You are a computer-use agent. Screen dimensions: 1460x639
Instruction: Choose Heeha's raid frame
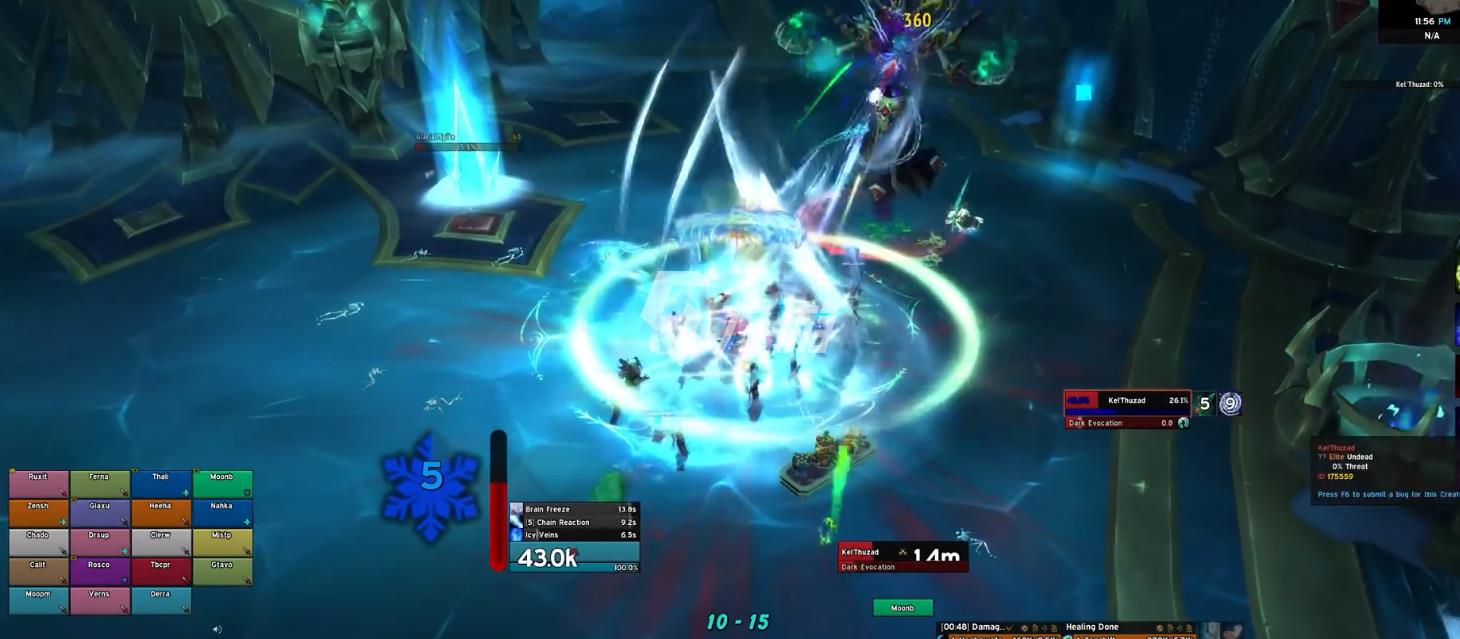click(161, 513)
